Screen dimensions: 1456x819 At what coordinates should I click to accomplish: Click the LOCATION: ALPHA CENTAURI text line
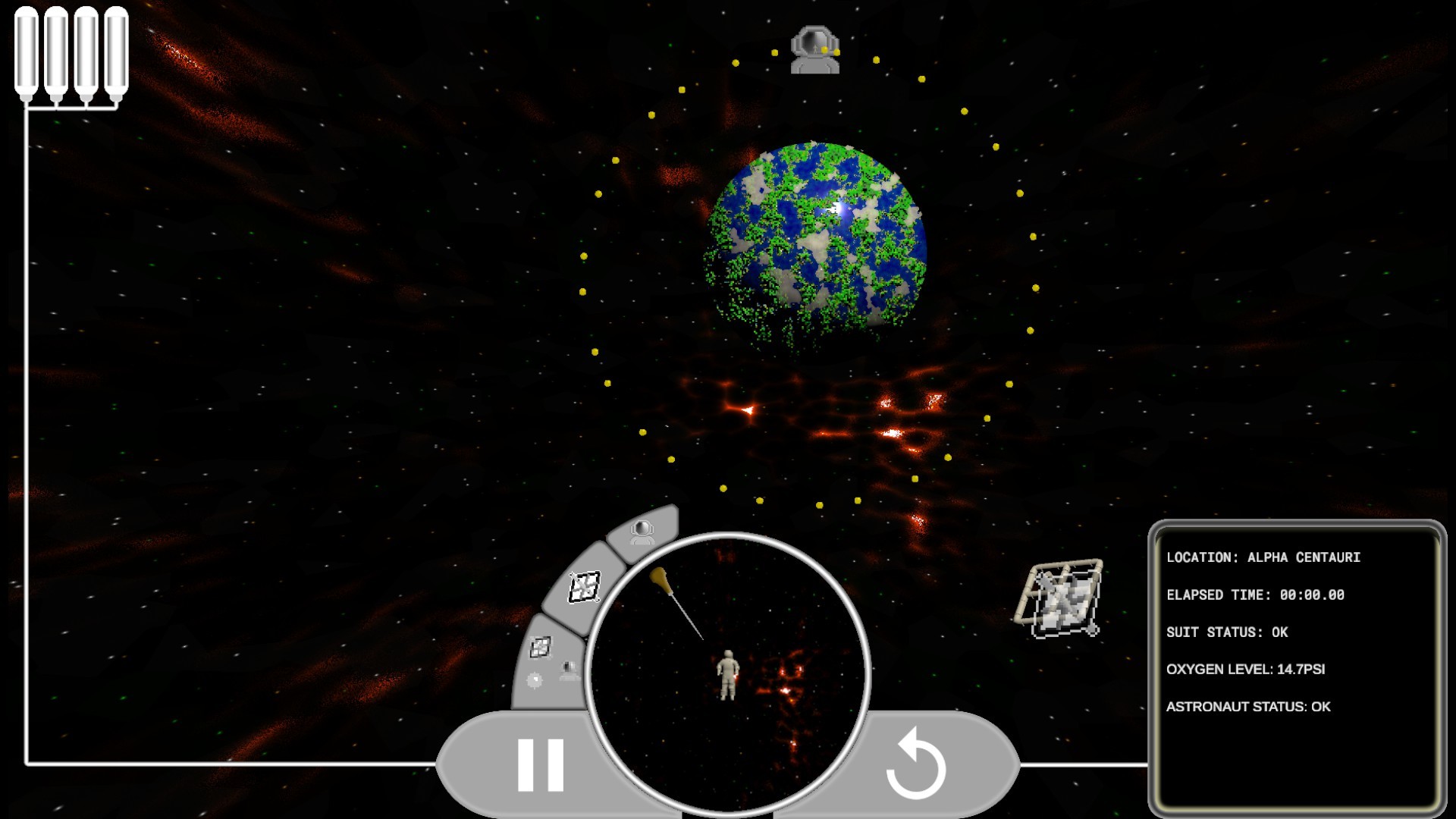1266,556
